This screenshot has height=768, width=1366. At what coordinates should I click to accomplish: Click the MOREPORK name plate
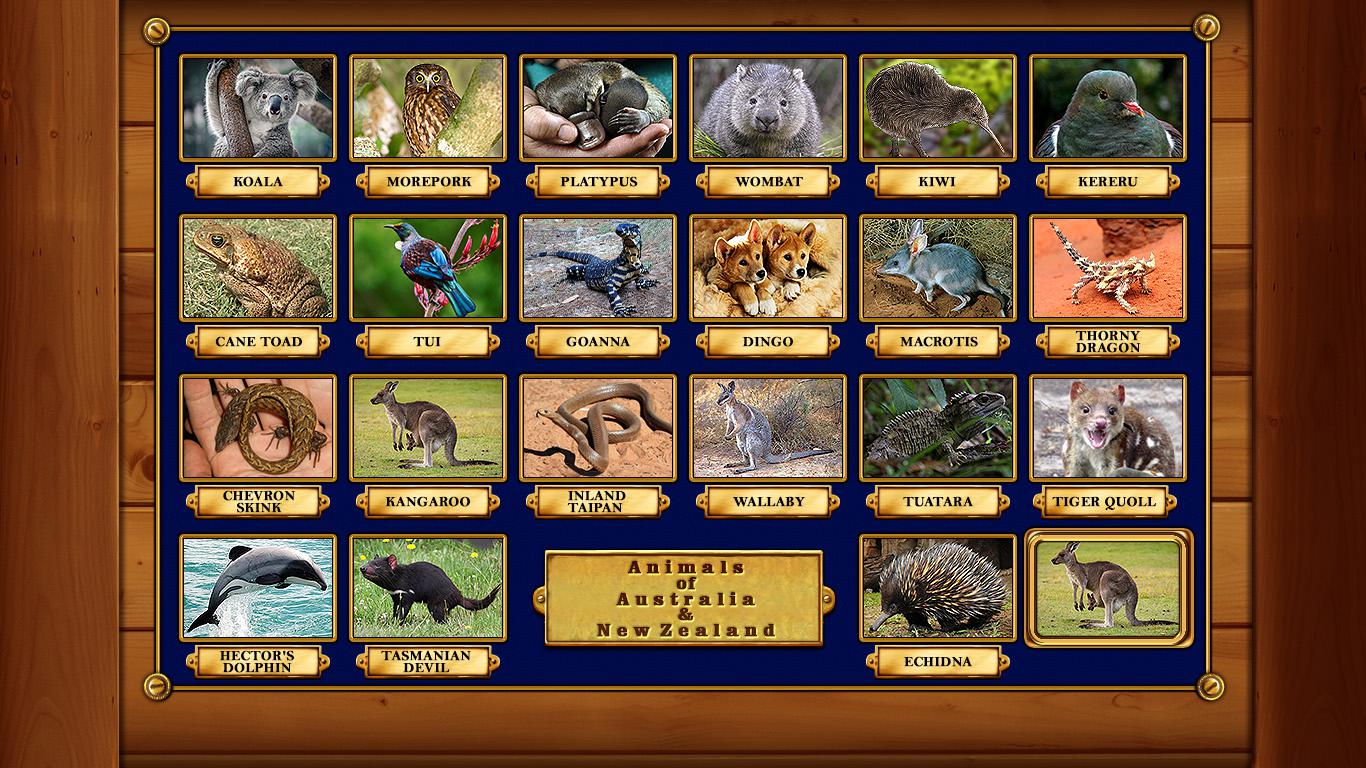click(x=428, y=182)
